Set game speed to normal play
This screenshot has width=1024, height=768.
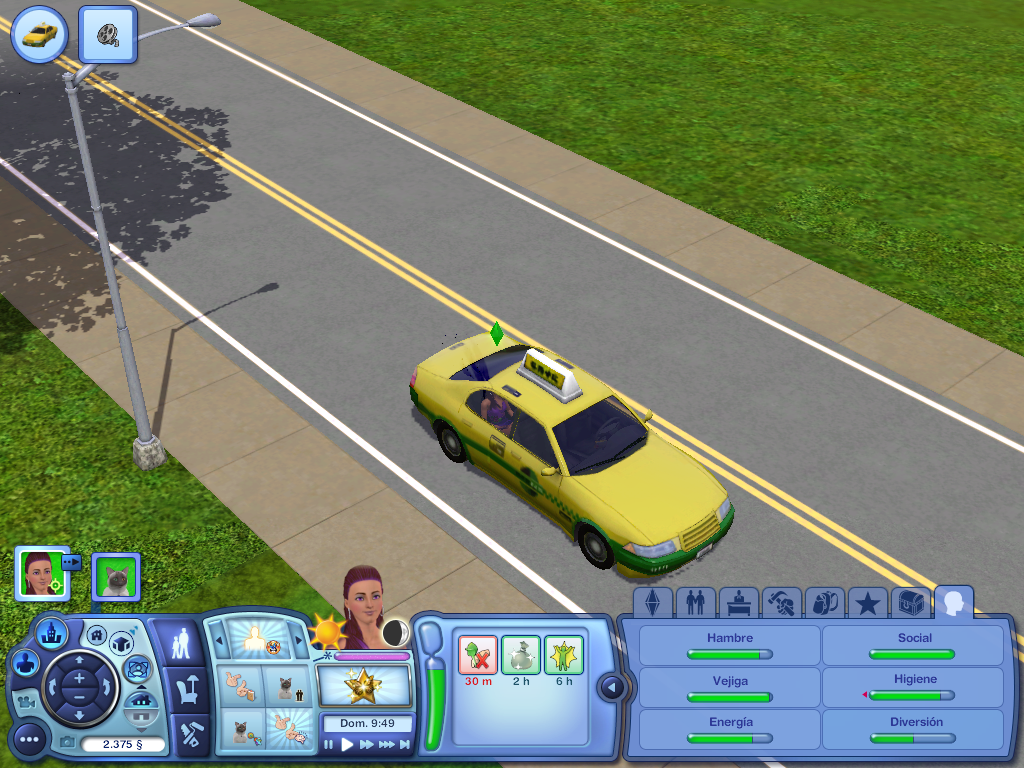348,745
